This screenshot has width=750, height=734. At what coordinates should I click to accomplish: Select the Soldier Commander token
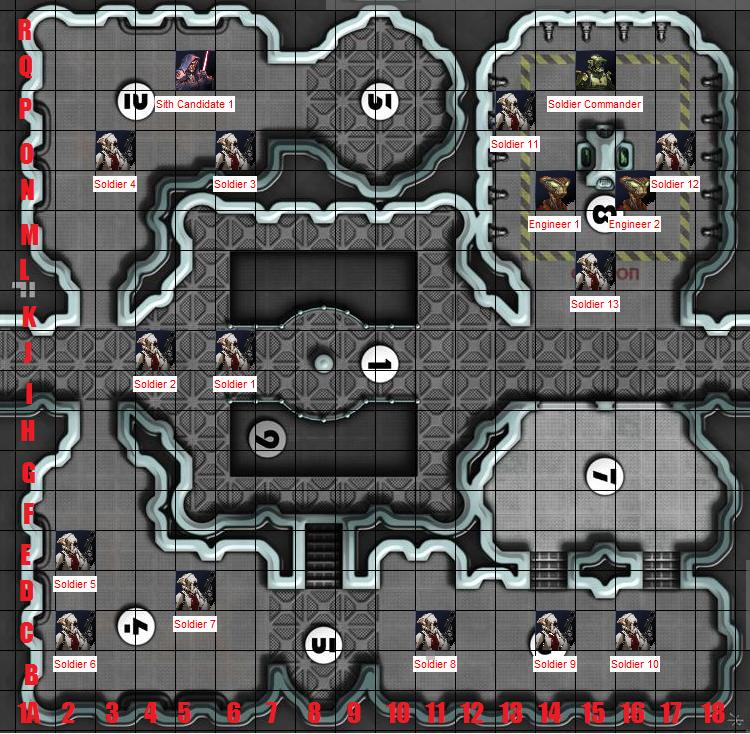(x=595, y=70)
